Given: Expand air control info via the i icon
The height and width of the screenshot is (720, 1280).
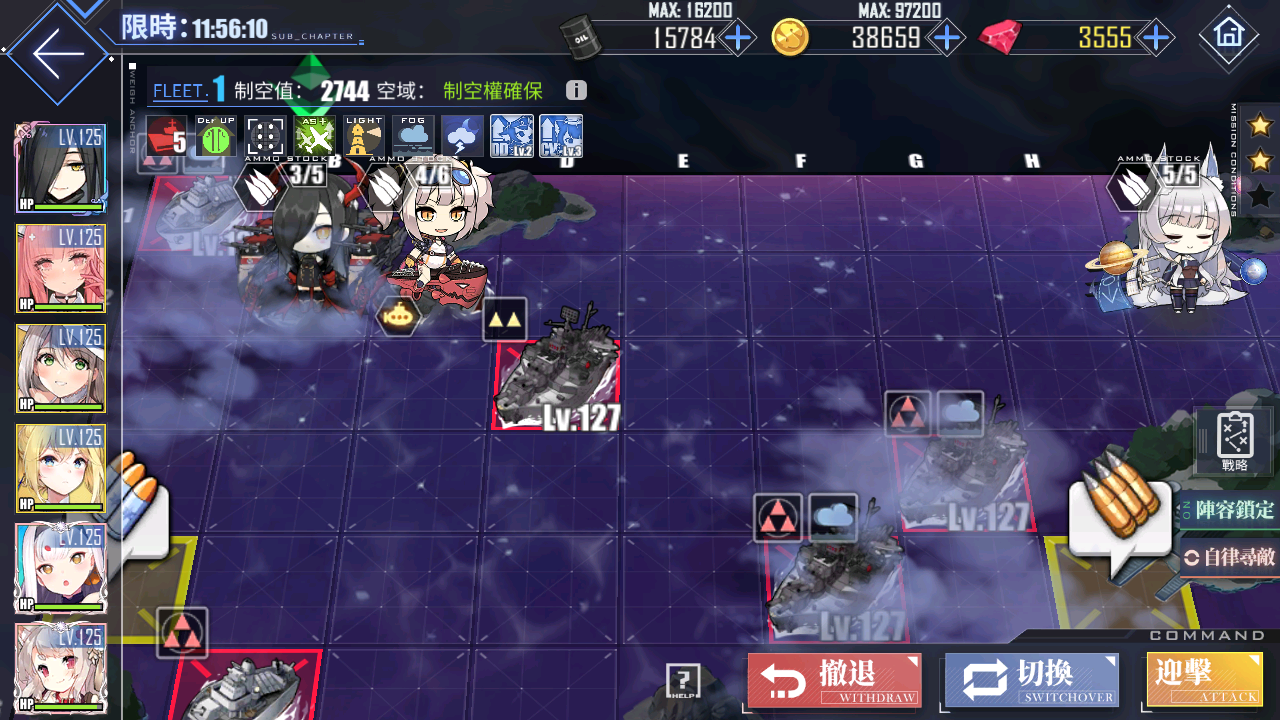Looking at the screenshot, I should [x=574, y=90].
